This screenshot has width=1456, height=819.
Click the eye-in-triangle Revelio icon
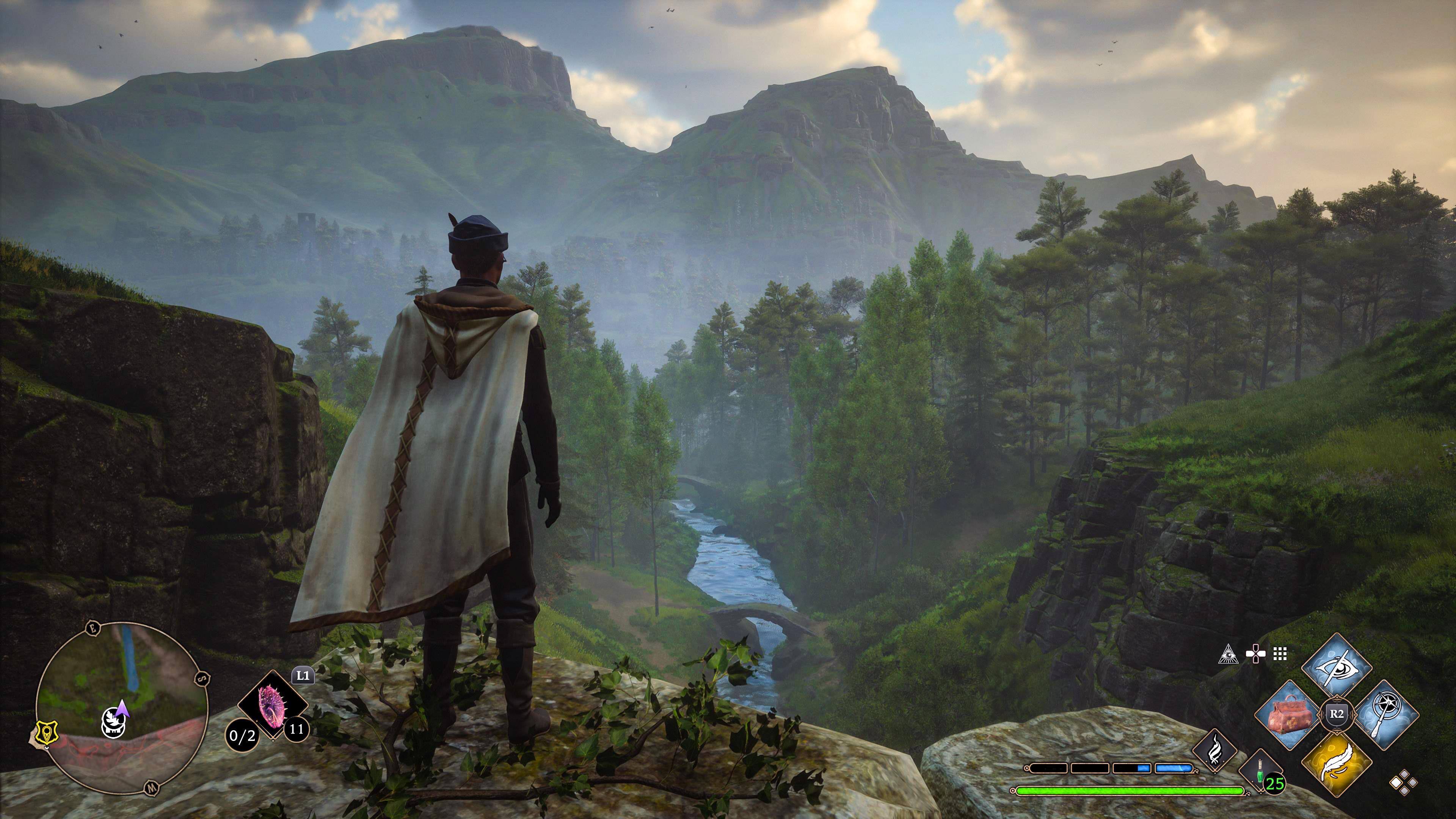tap(1228, 654)
